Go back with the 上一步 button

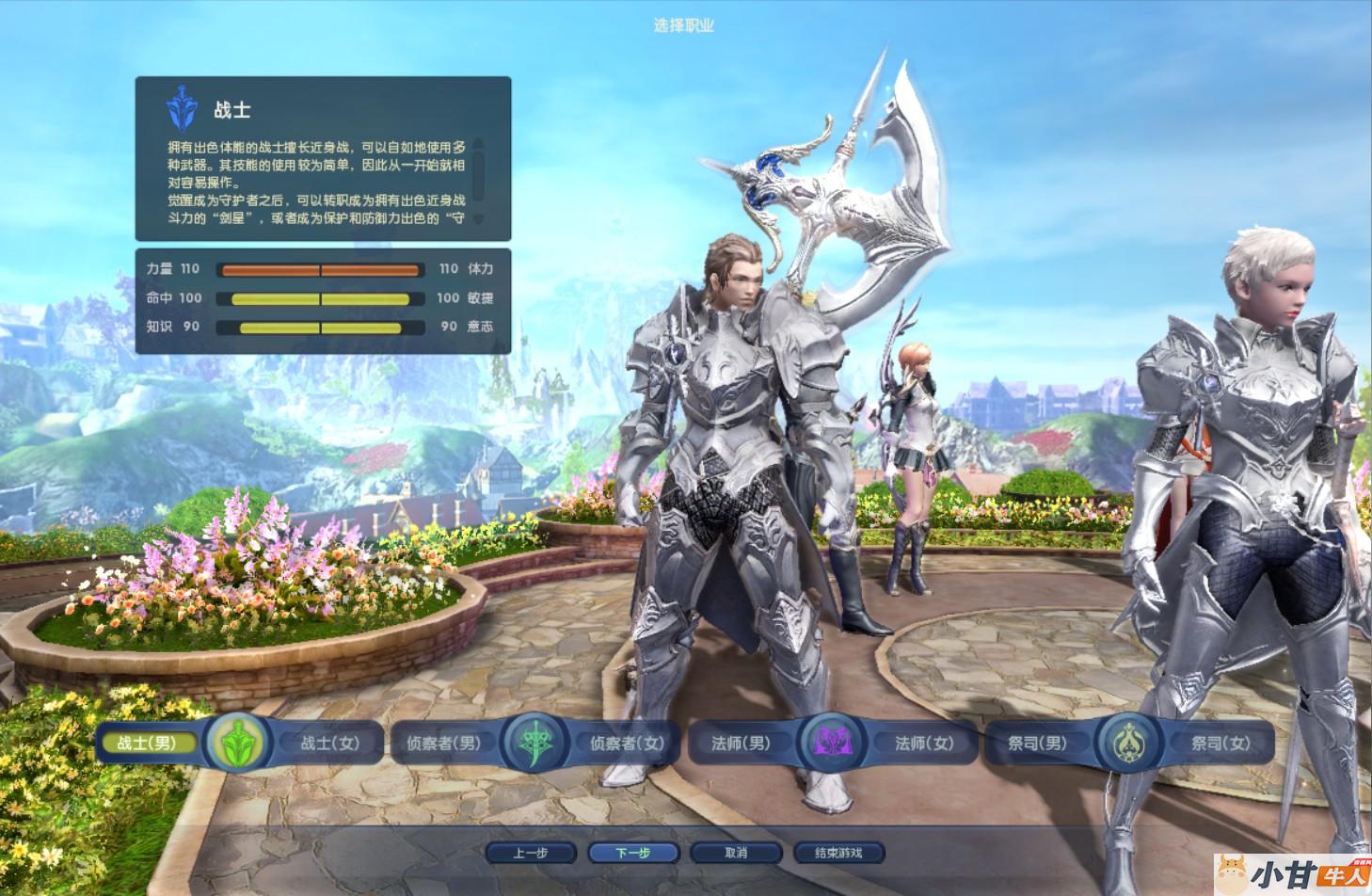(531, 853)
